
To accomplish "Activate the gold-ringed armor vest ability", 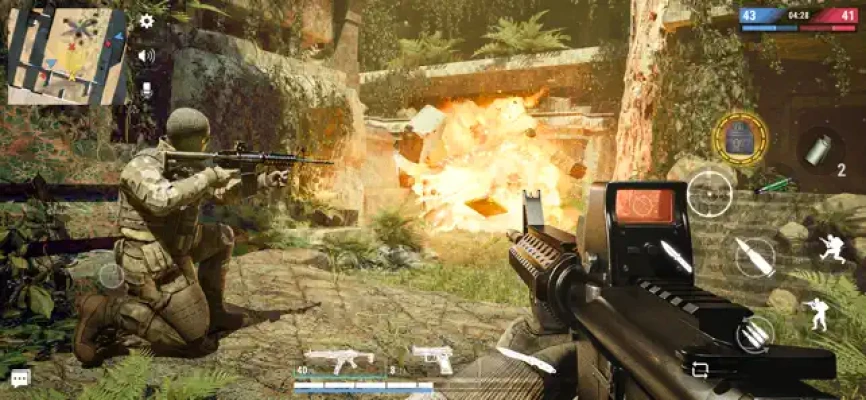I will (x=740, y=138).
